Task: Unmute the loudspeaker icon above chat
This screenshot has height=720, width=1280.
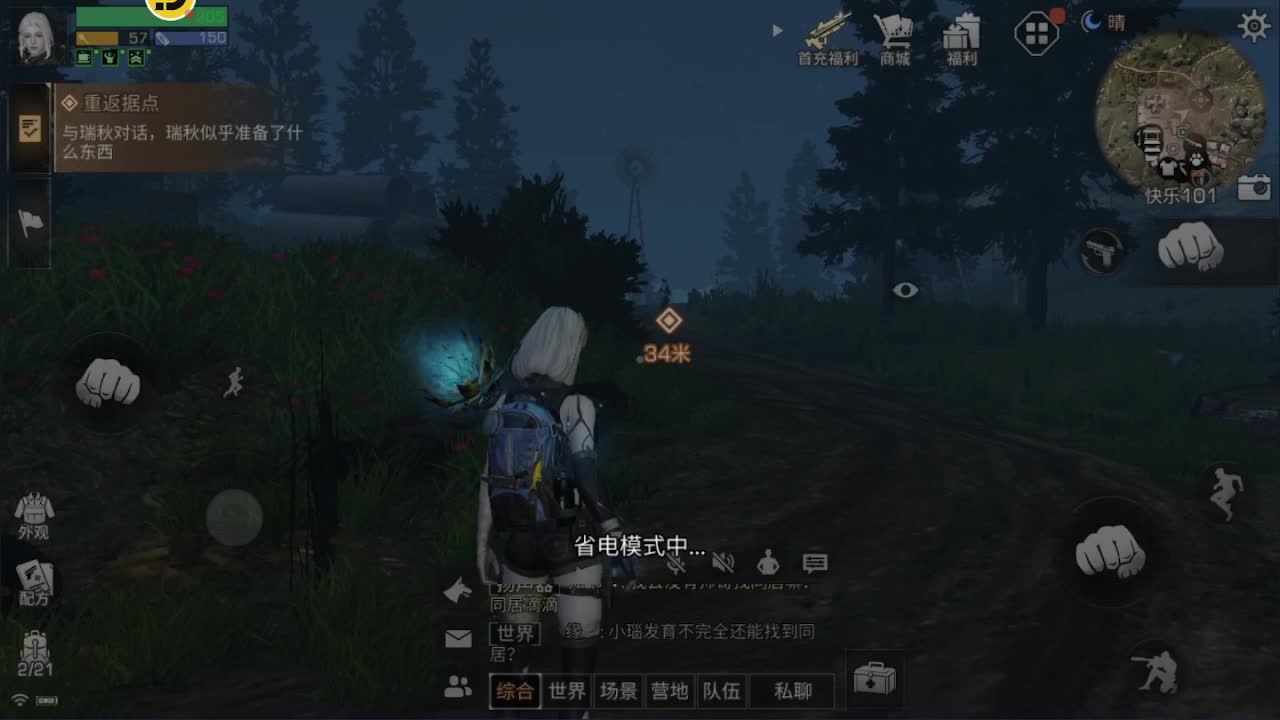Action: pos(725,563)
